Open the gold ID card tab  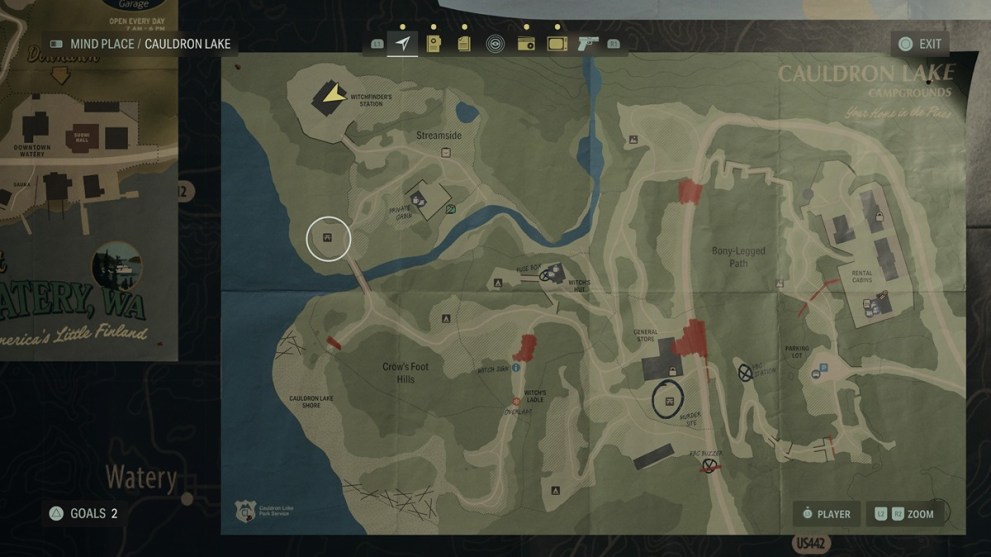[x=434, y=44]
